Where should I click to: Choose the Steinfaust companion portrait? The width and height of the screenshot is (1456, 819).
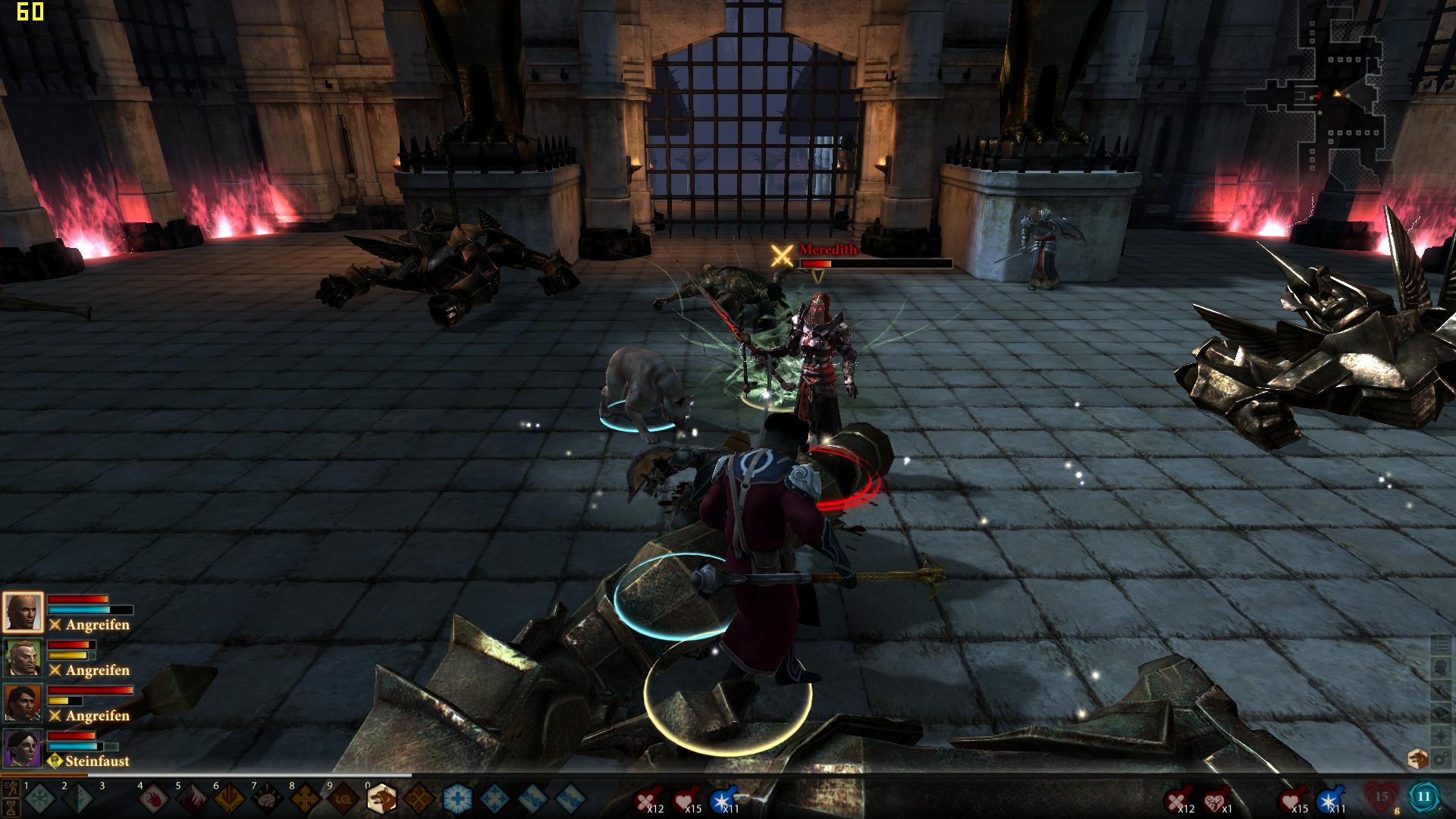click(x=23, y=748)
